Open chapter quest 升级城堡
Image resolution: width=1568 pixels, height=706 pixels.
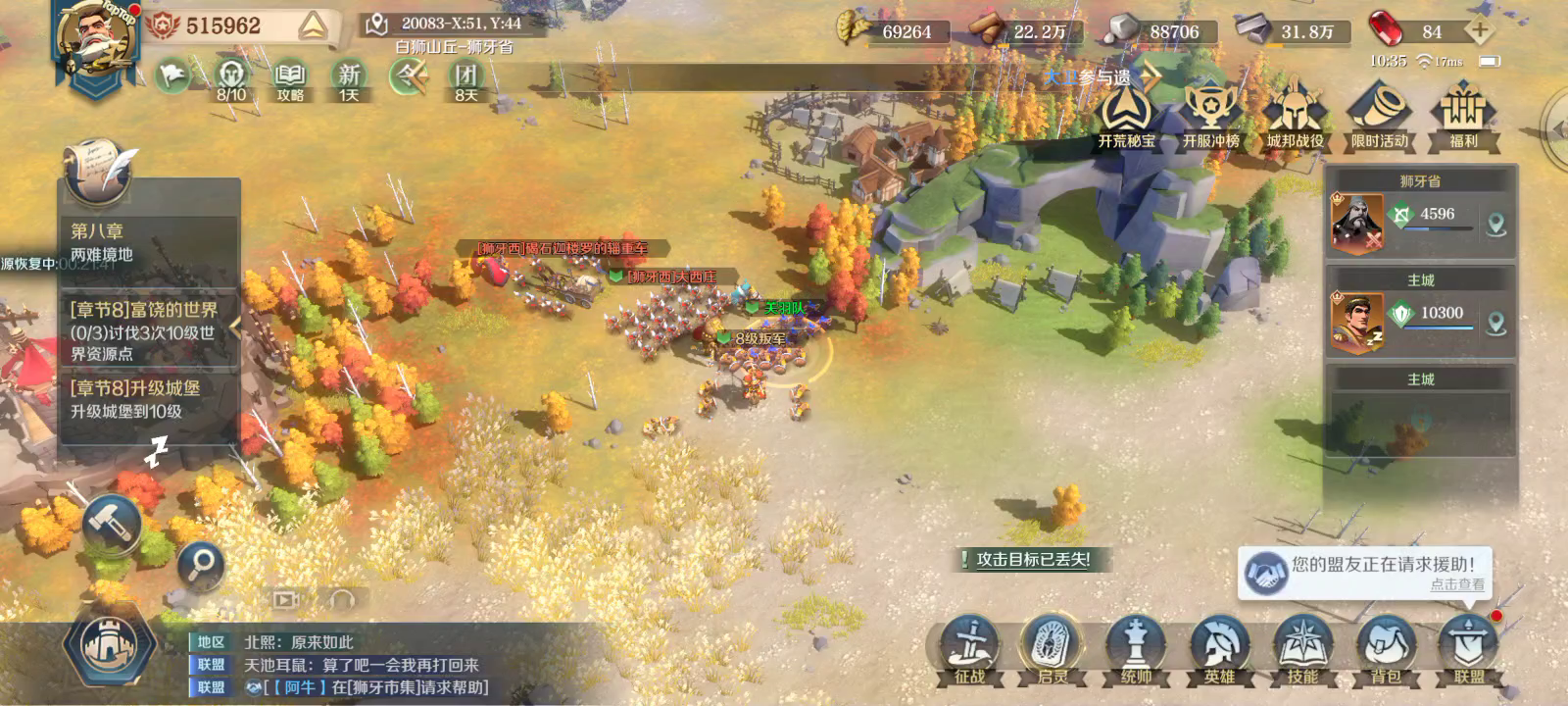click(147, 399)
